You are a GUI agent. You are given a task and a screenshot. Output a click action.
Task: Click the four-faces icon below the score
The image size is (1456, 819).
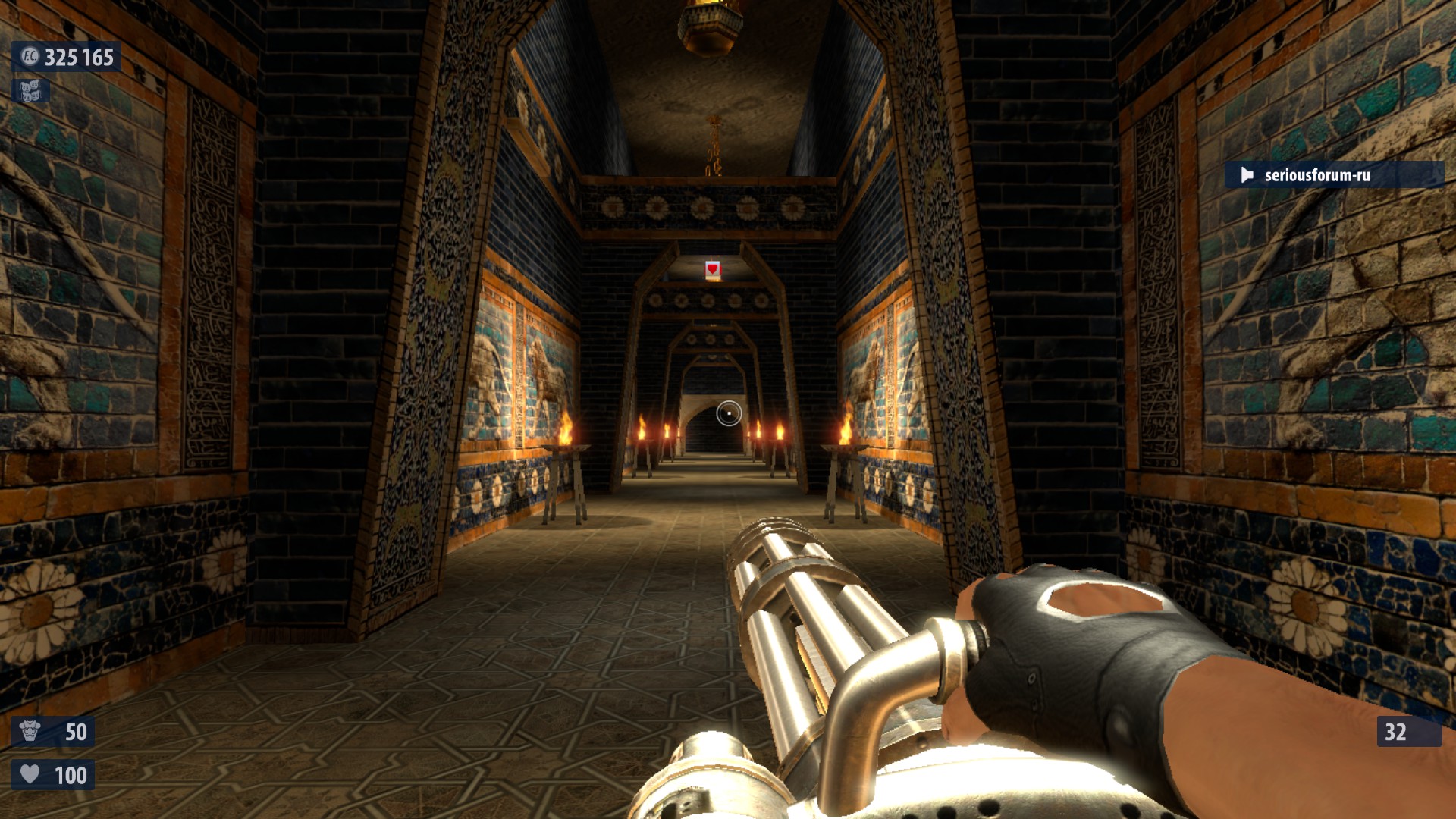(x=30, y=91)
